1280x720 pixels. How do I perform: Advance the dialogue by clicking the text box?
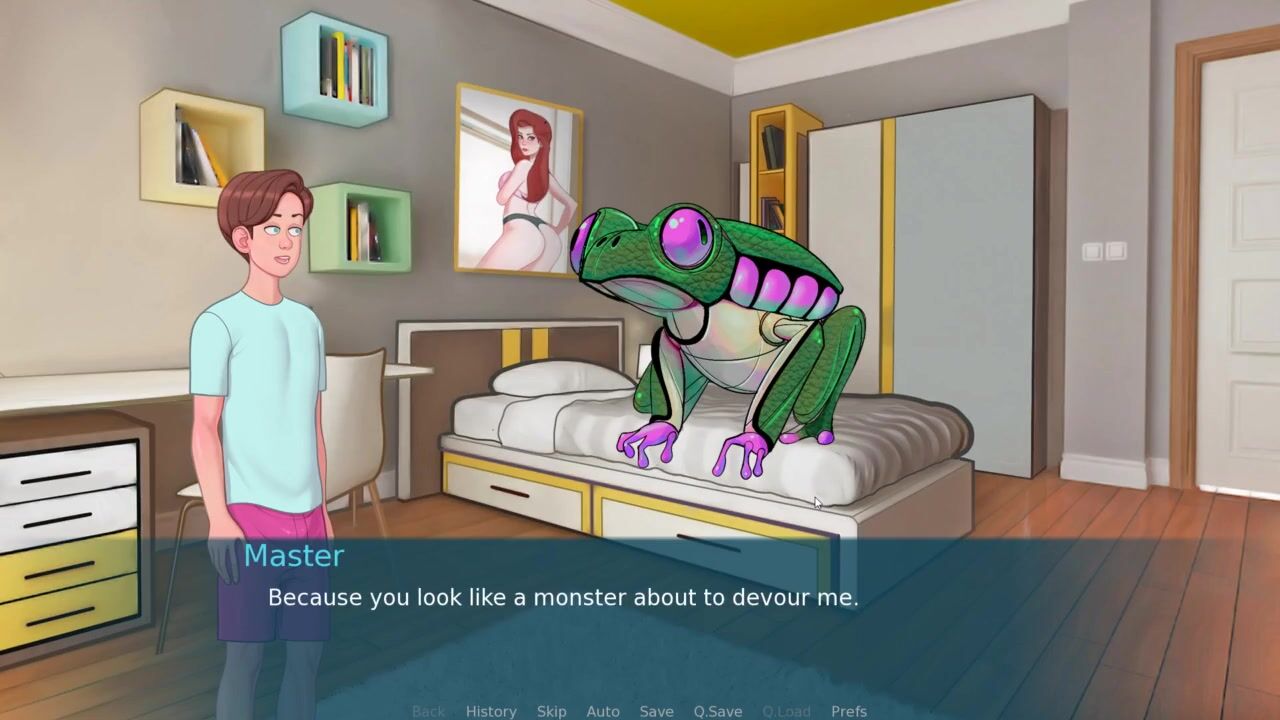(640, 620)
